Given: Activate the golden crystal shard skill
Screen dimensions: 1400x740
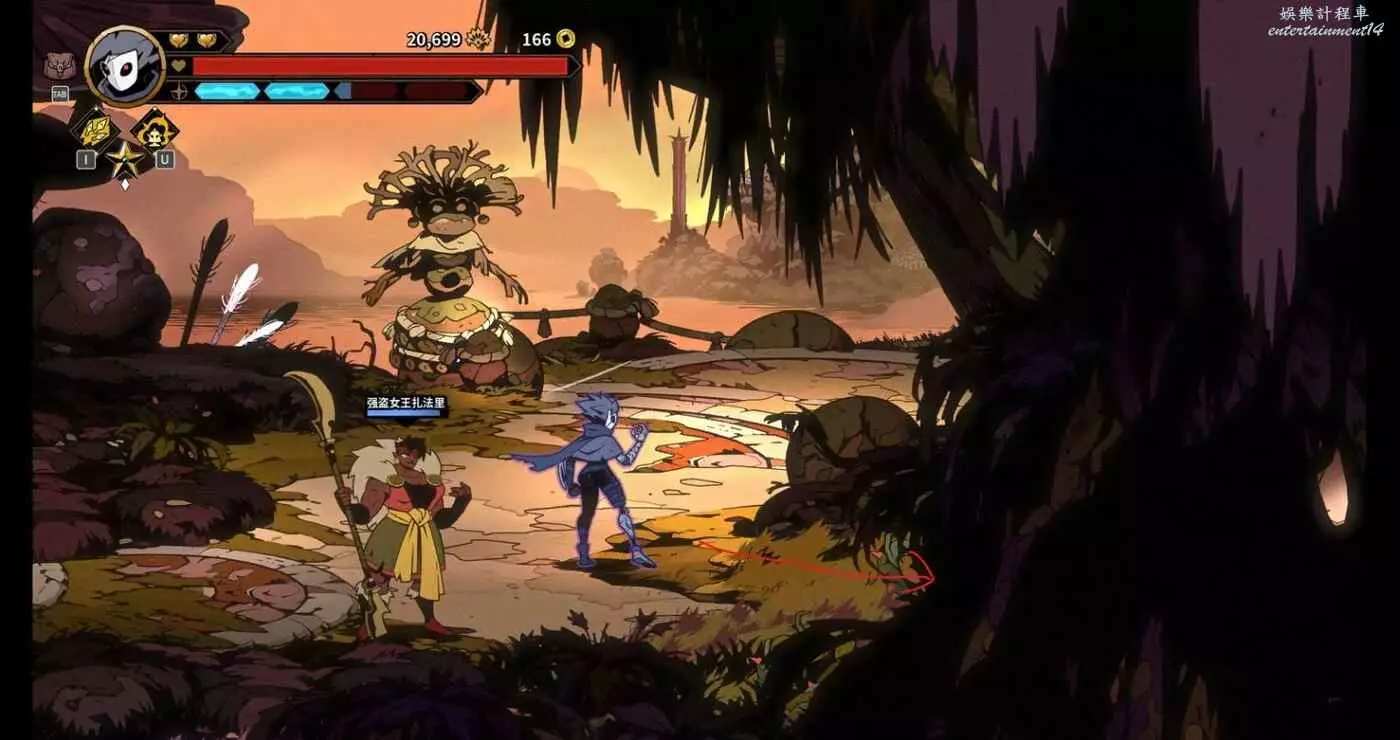Looking at the screenshot, I should click(95, 129).
